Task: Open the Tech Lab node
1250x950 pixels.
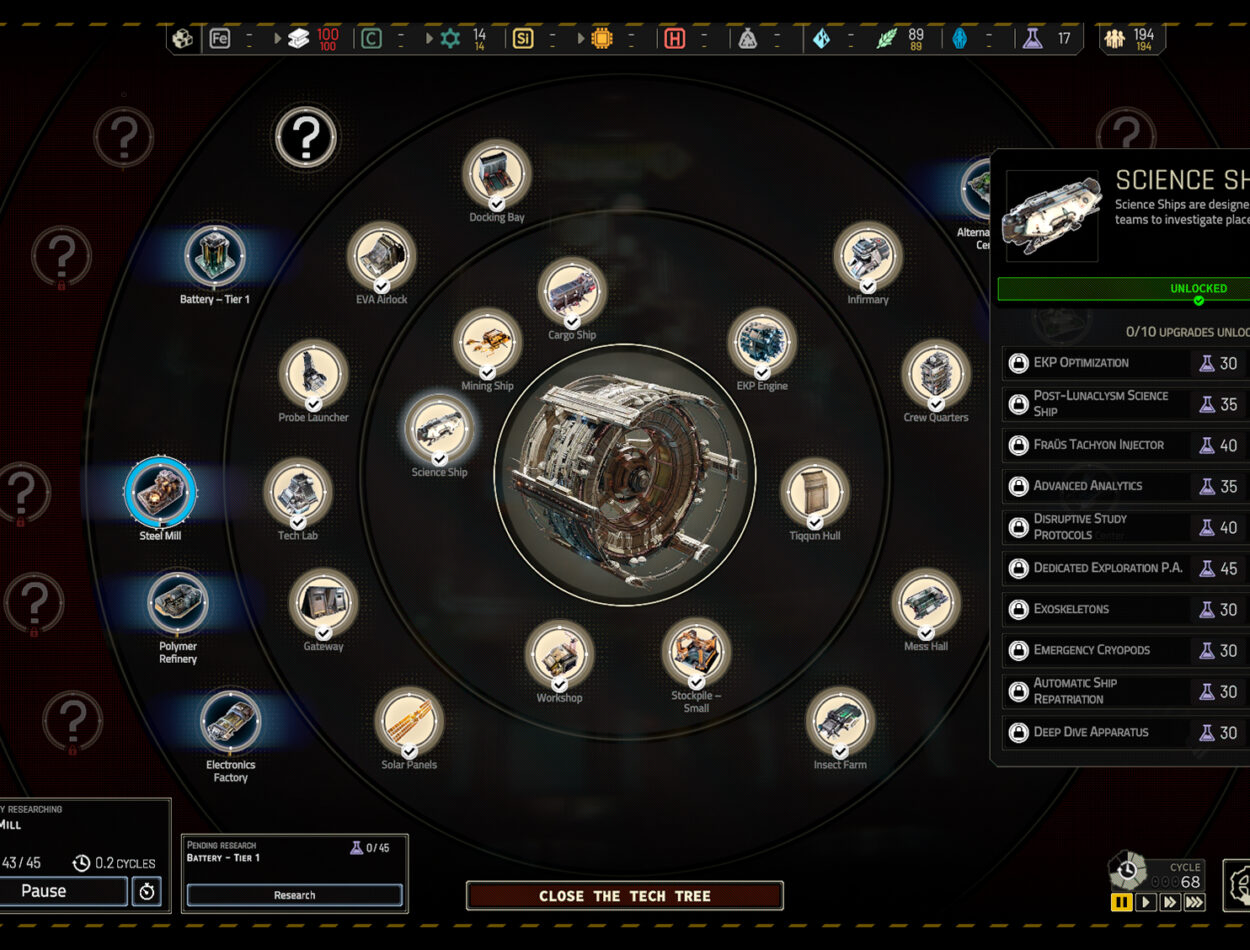Action: pyautogui.click(x=297, y=493)
